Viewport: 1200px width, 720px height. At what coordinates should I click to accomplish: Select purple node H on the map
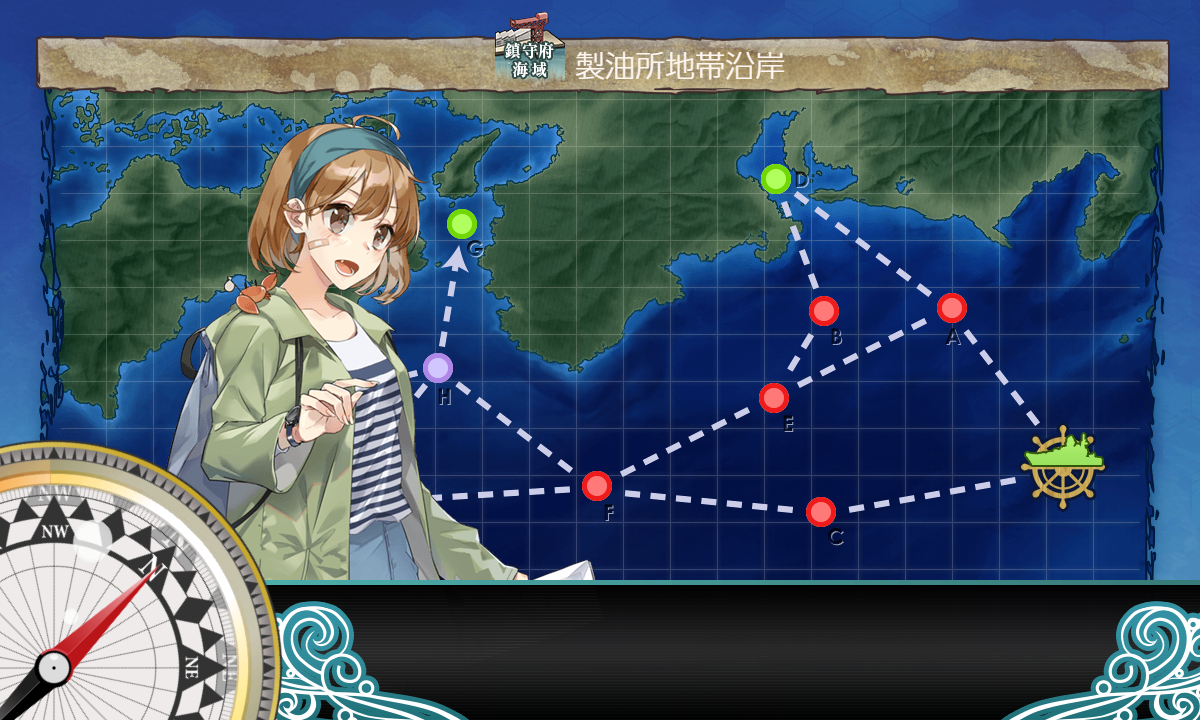coord(437,368)
